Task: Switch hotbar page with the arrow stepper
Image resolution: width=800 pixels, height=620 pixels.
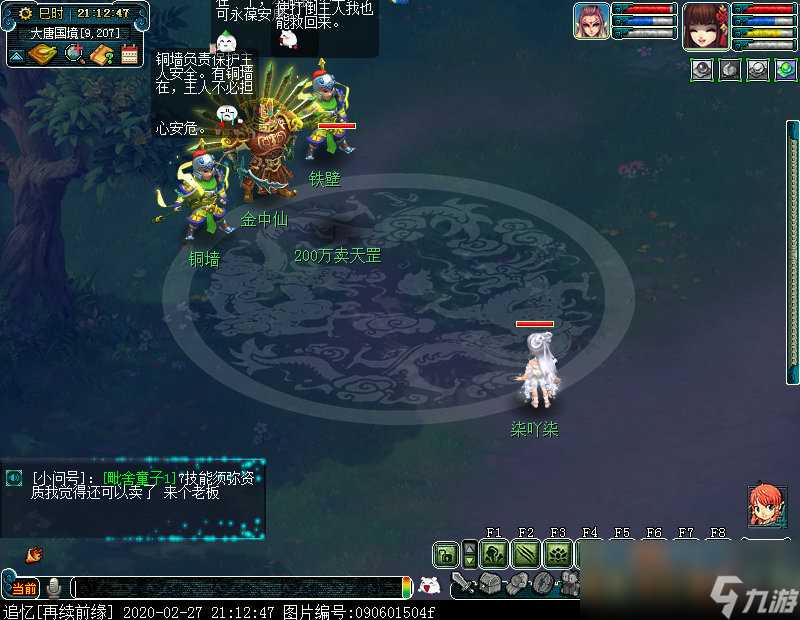Action: 470,554
